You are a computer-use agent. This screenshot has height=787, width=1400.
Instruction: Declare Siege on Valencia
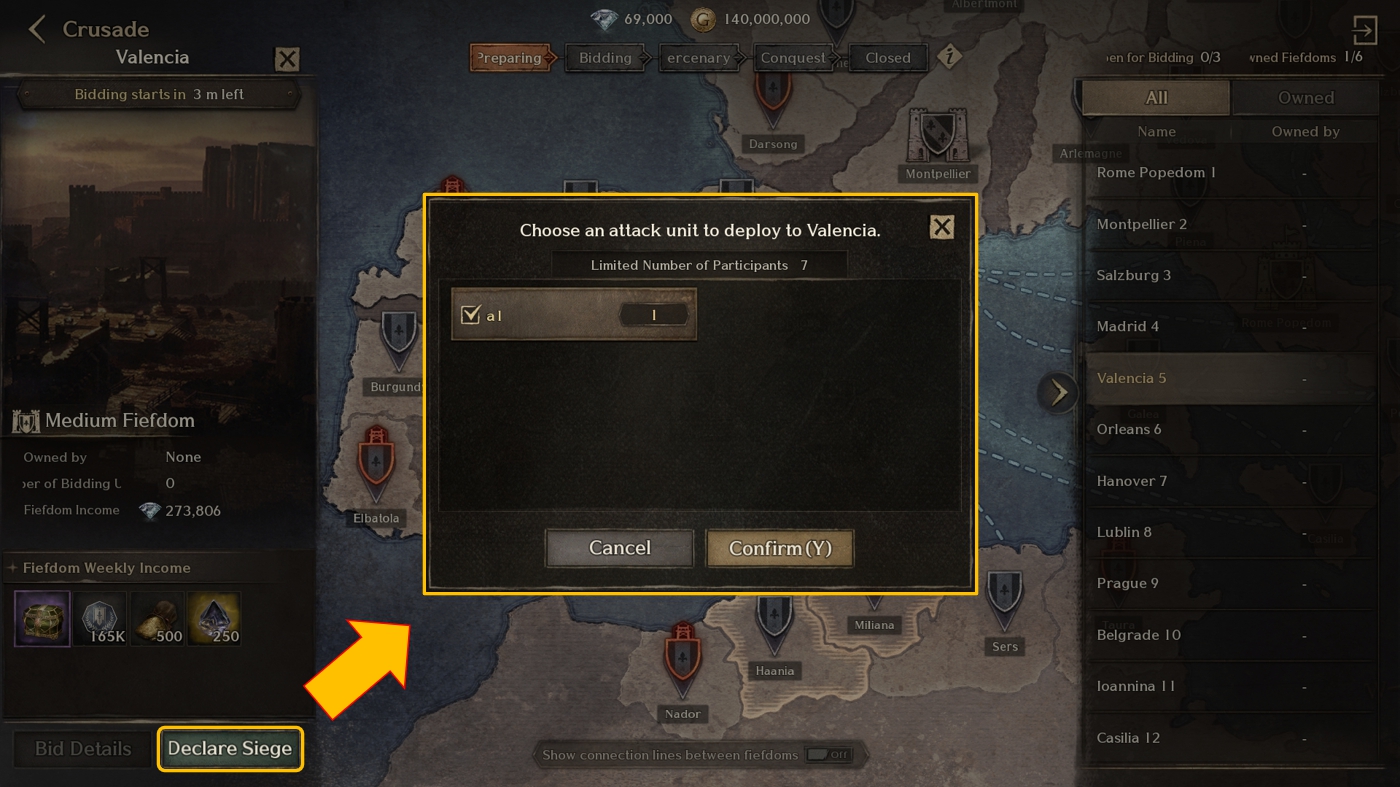click(230, 749)
